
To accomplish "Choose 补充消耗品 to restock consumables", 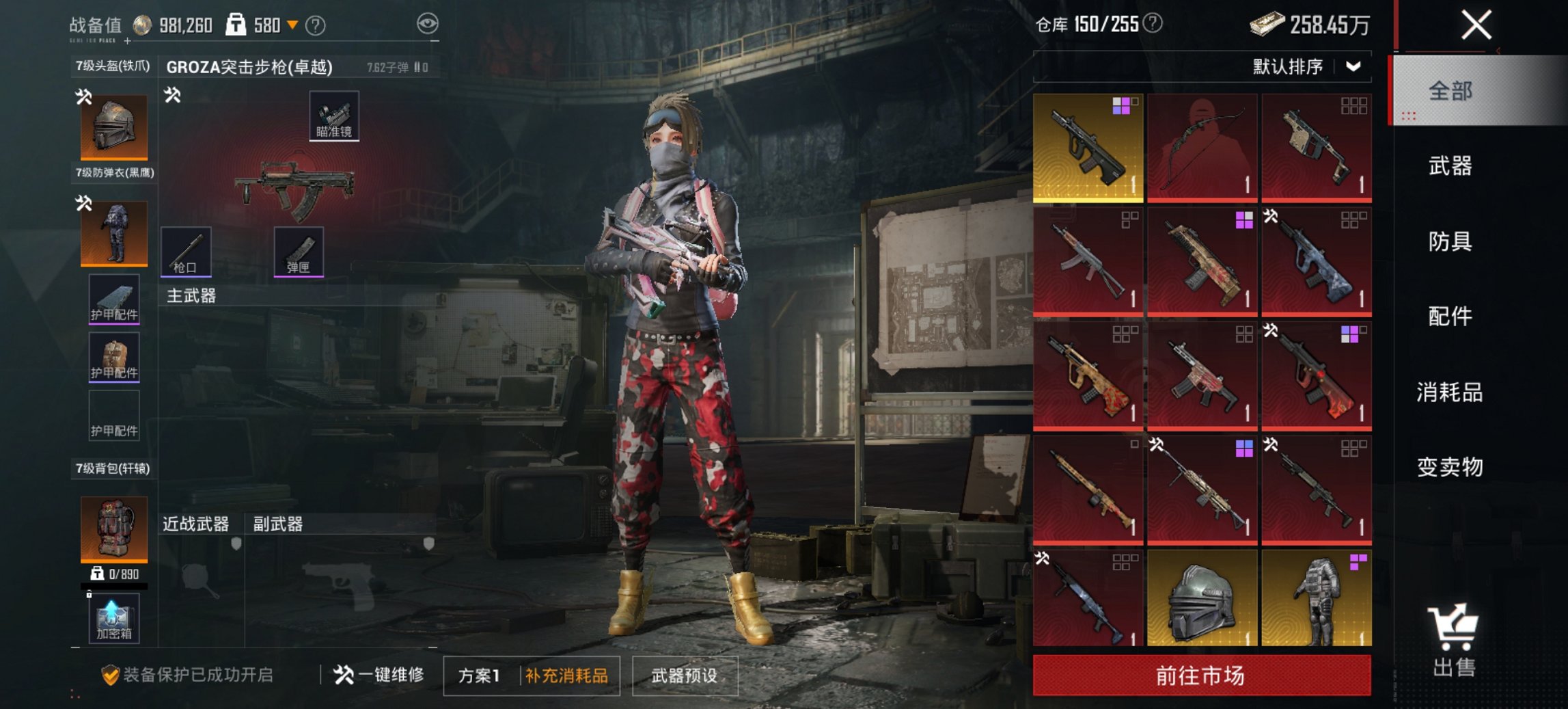I will point(566,676).
